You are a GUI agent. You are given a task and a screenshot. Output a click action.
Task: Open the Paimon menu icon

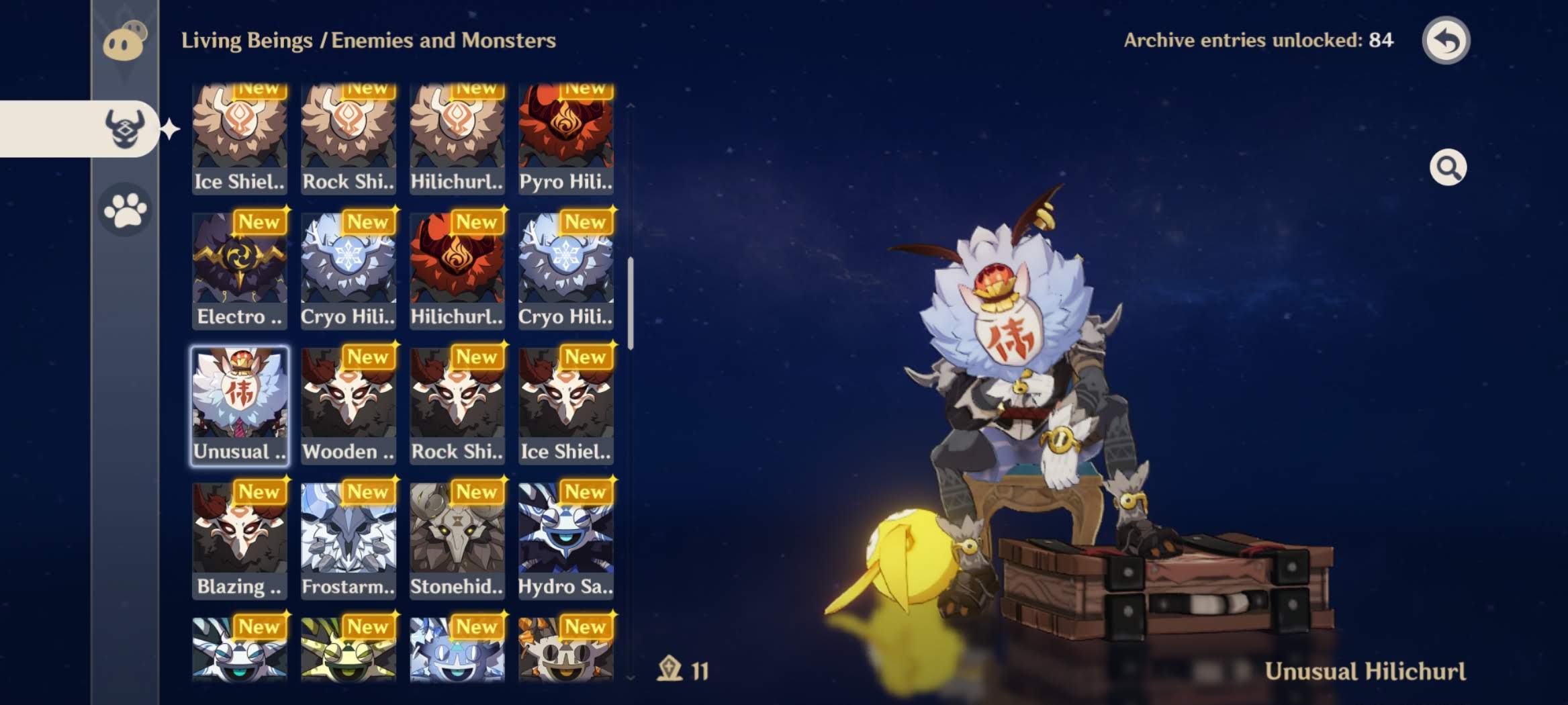coord(125,42)
